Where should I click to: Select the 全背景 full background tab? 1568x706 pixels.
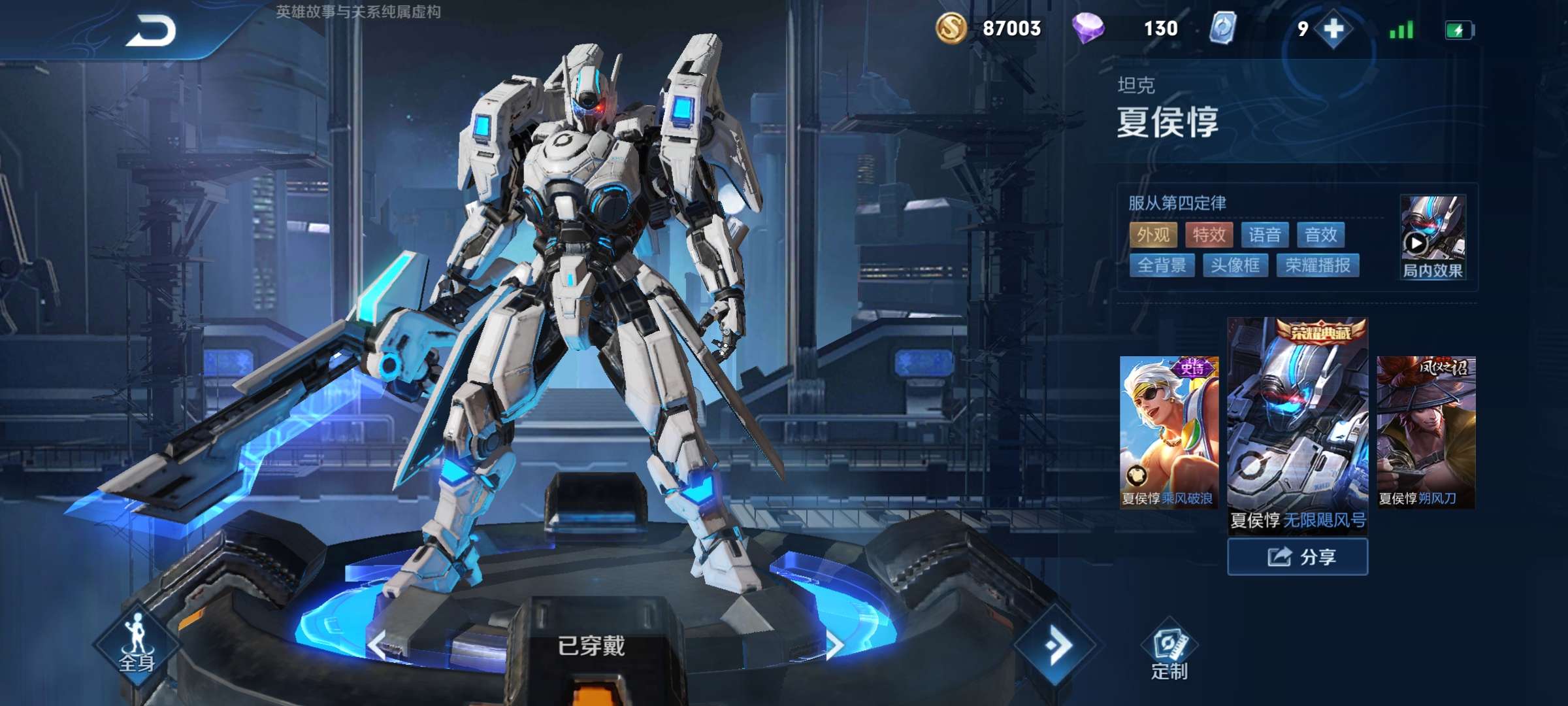point(1164,265)
